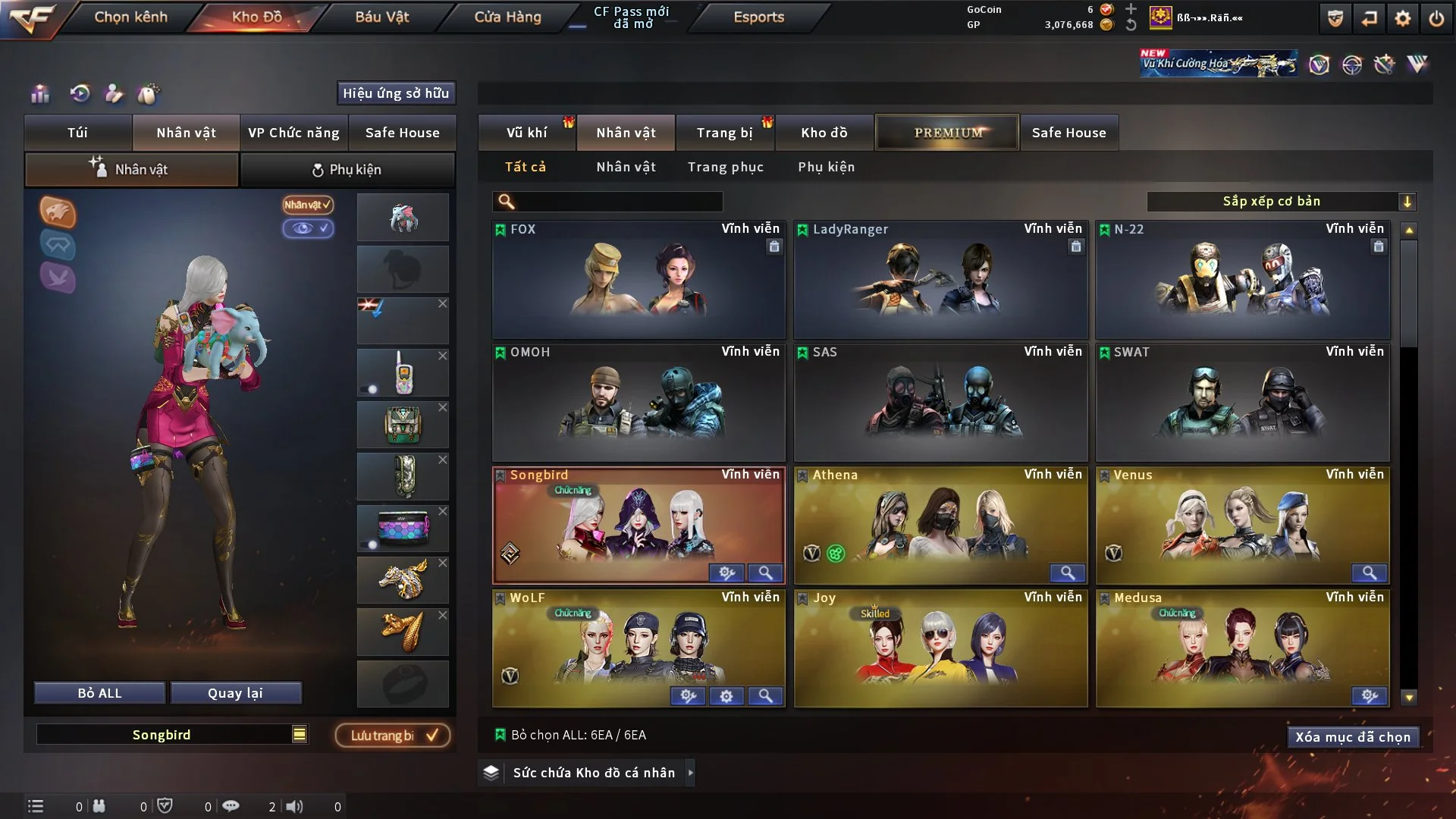Open Hiệu ứng sở hữu effects
Screen dimensions: 1456x819
click(395, 93)
